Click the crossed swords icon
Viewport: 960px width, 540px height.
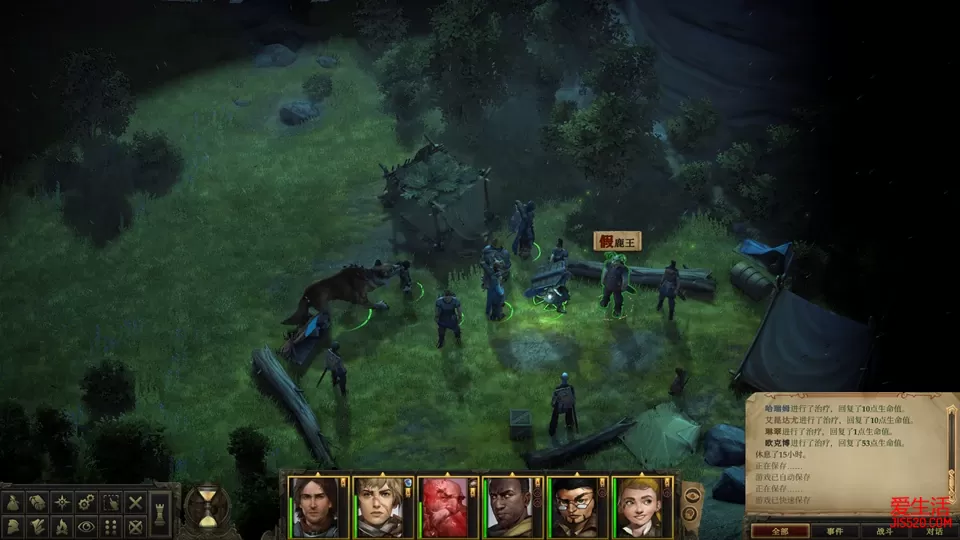136,502
